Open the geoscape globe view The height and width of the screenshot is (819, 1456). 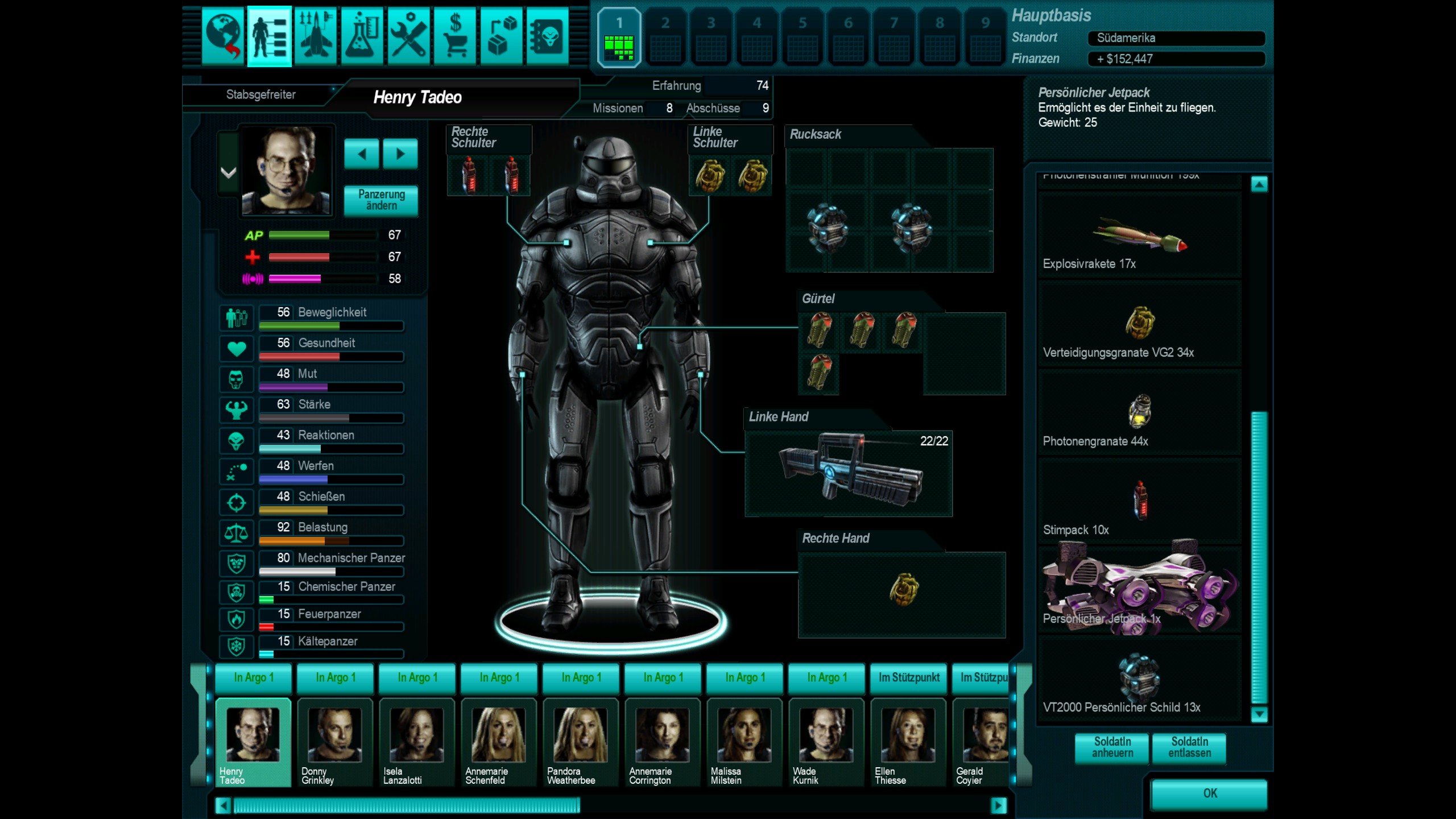click(x=223, y=37)
